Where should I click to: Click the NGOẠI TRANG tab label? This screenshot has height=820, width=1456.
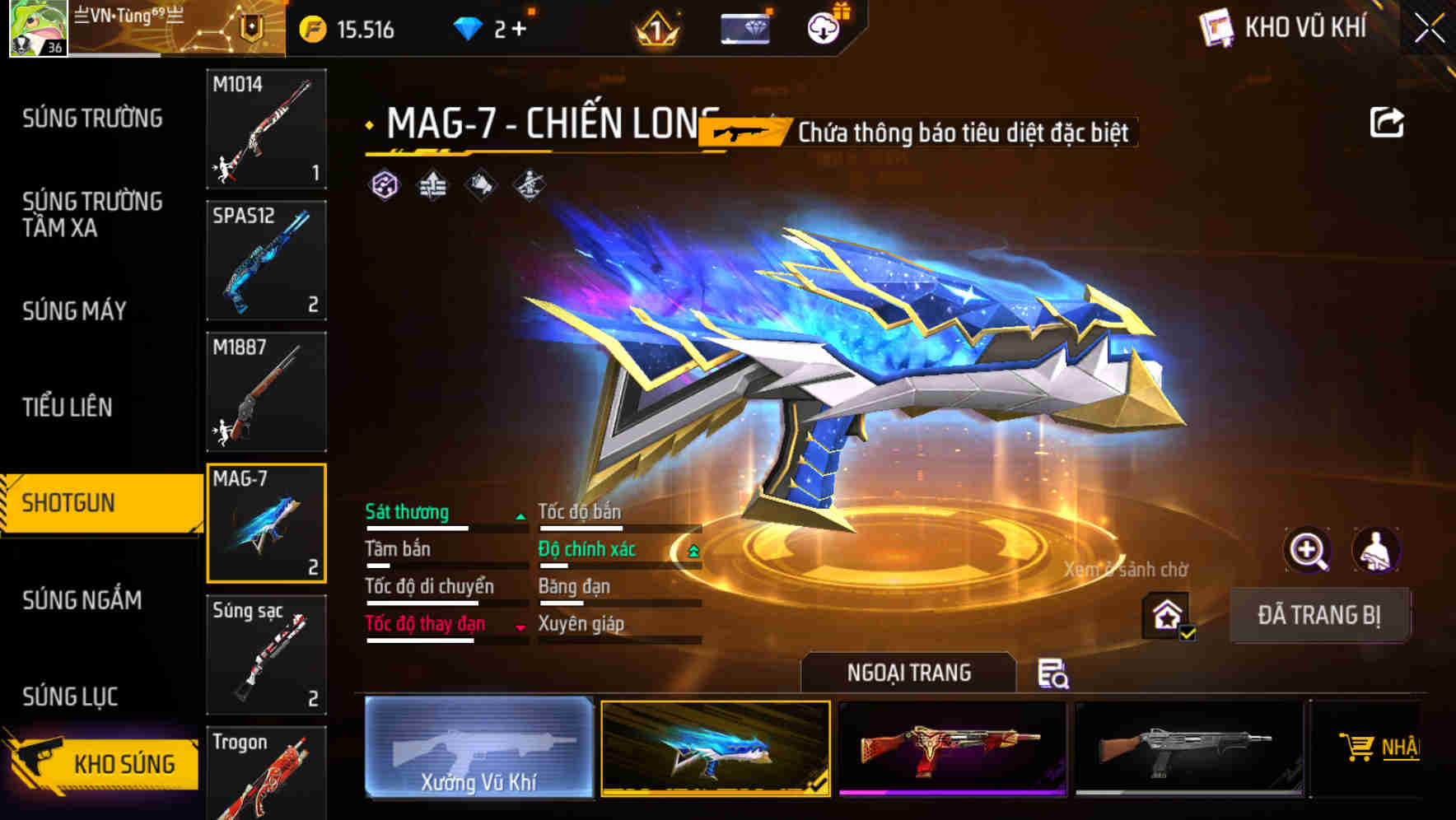point(909,673)
